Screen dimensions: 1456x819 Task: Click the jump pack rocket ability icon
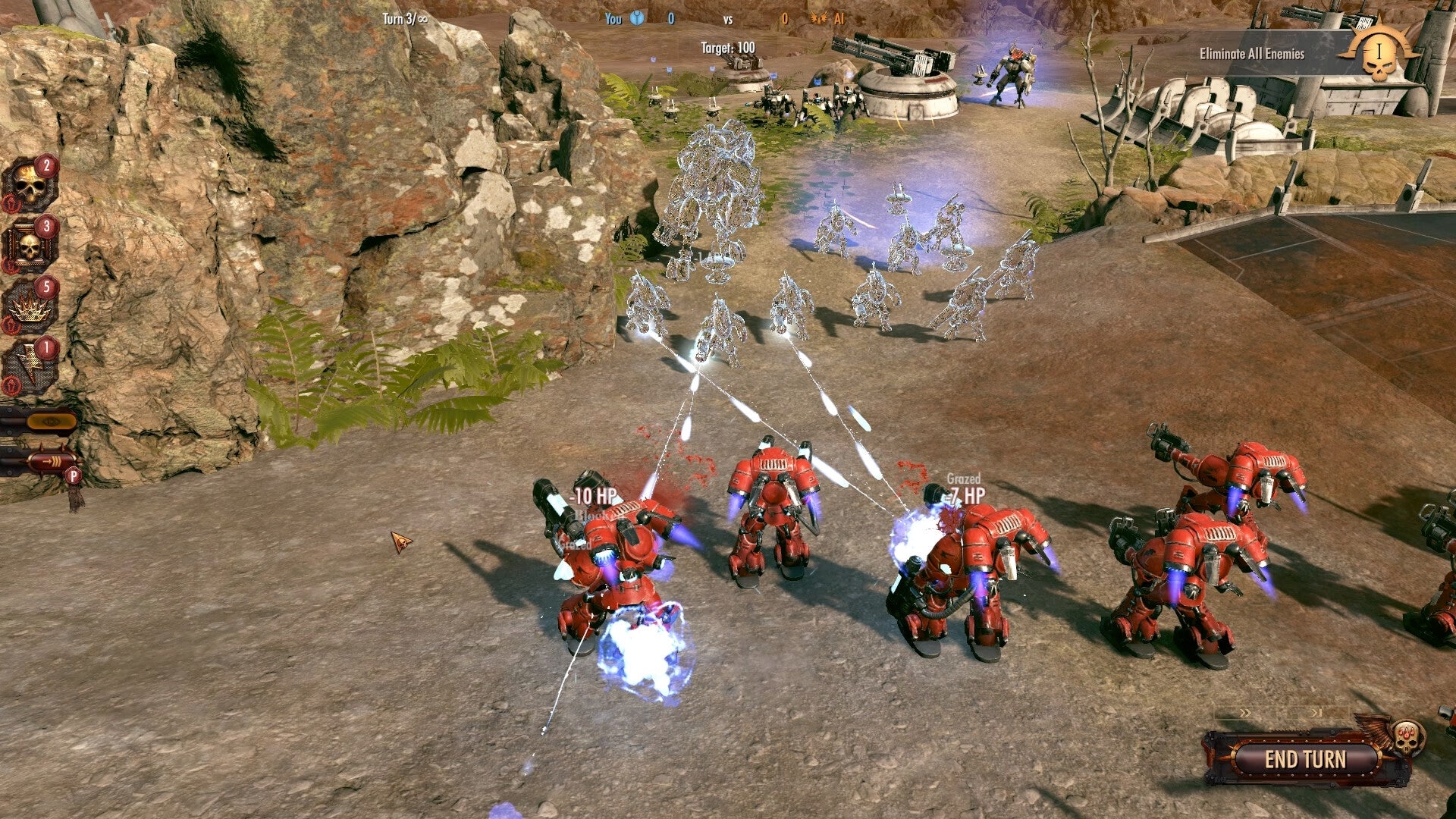point(51,459)
